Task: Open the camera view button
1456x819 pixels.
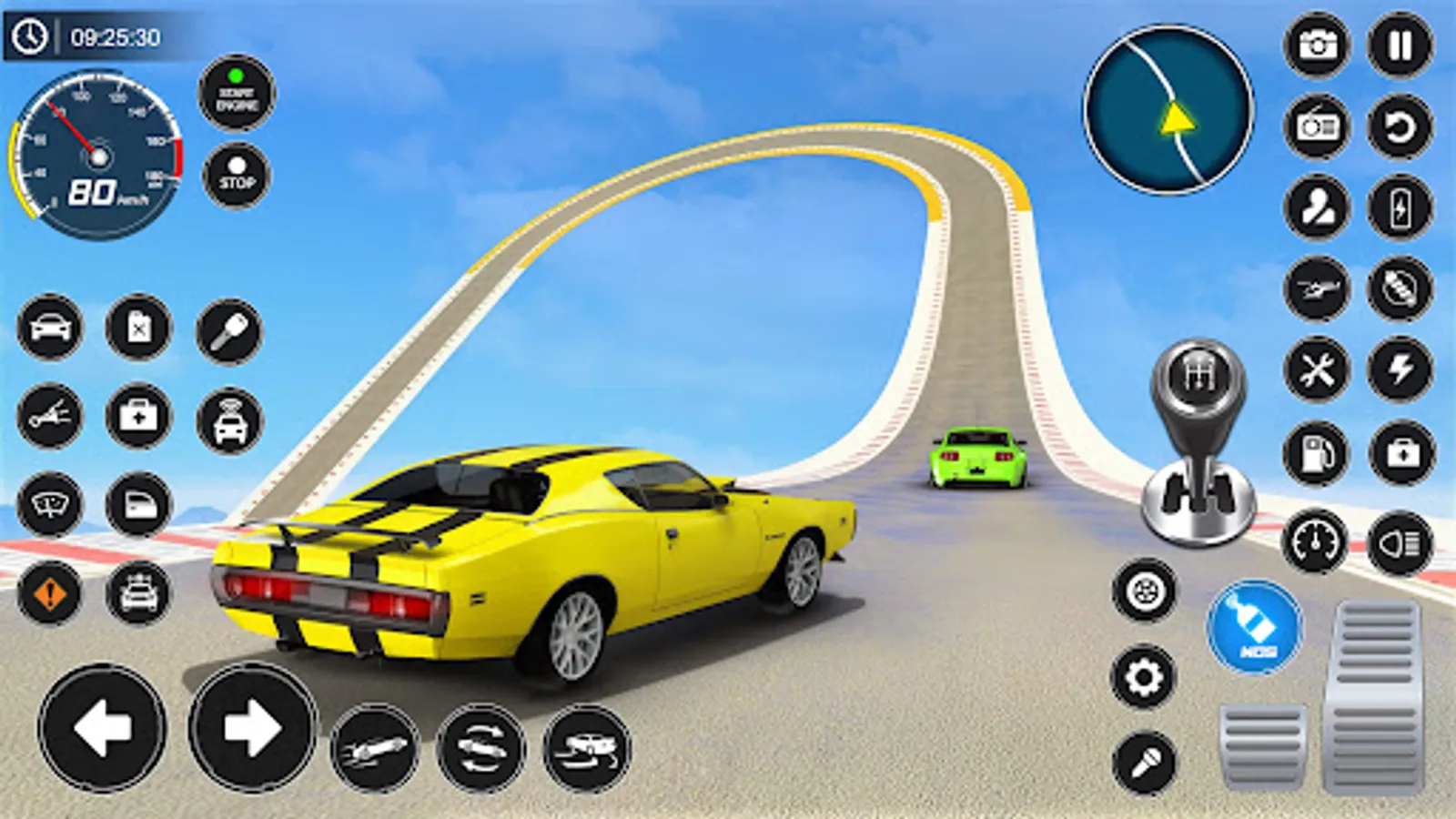Action: (x=1317, y=45)
